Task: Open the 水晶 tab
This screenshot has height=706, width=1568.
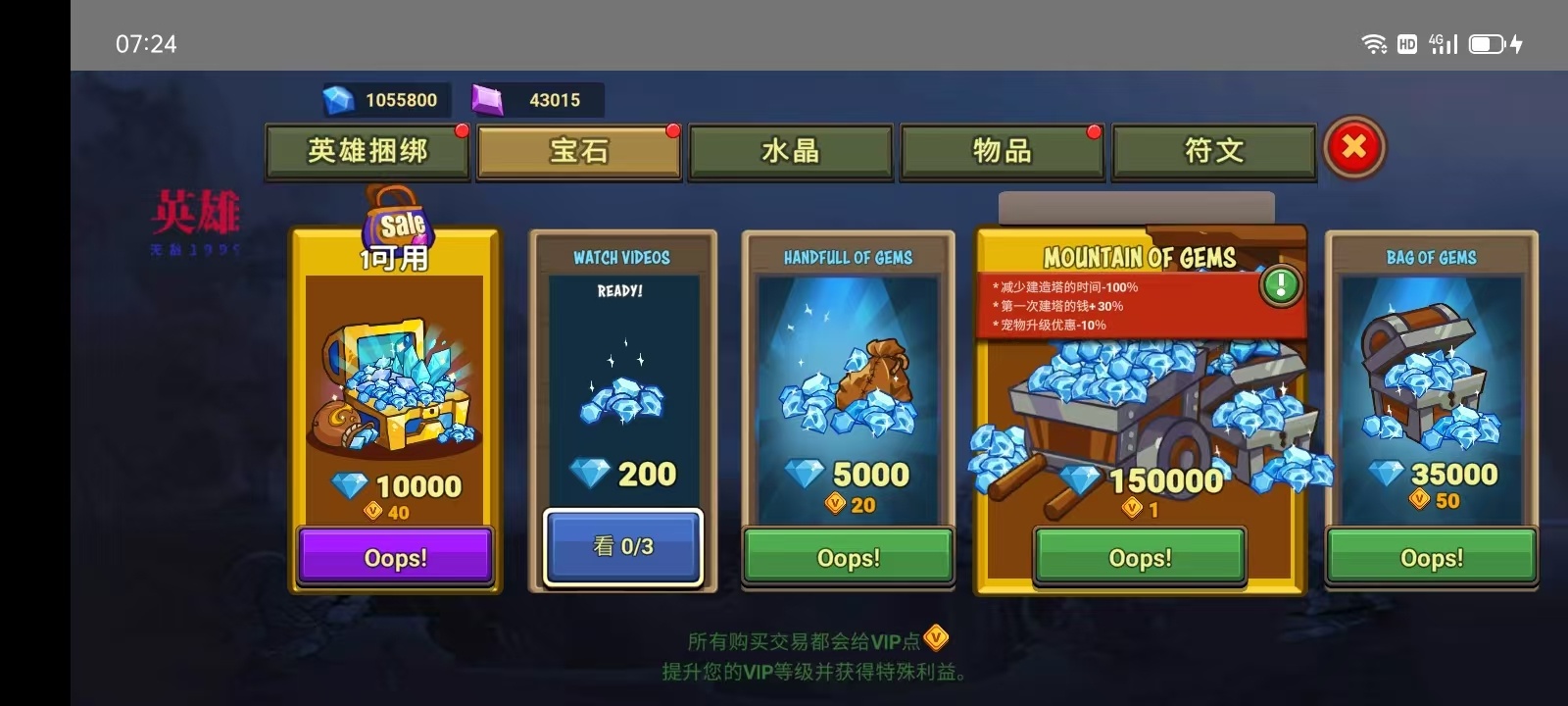Action: (791, 151)
